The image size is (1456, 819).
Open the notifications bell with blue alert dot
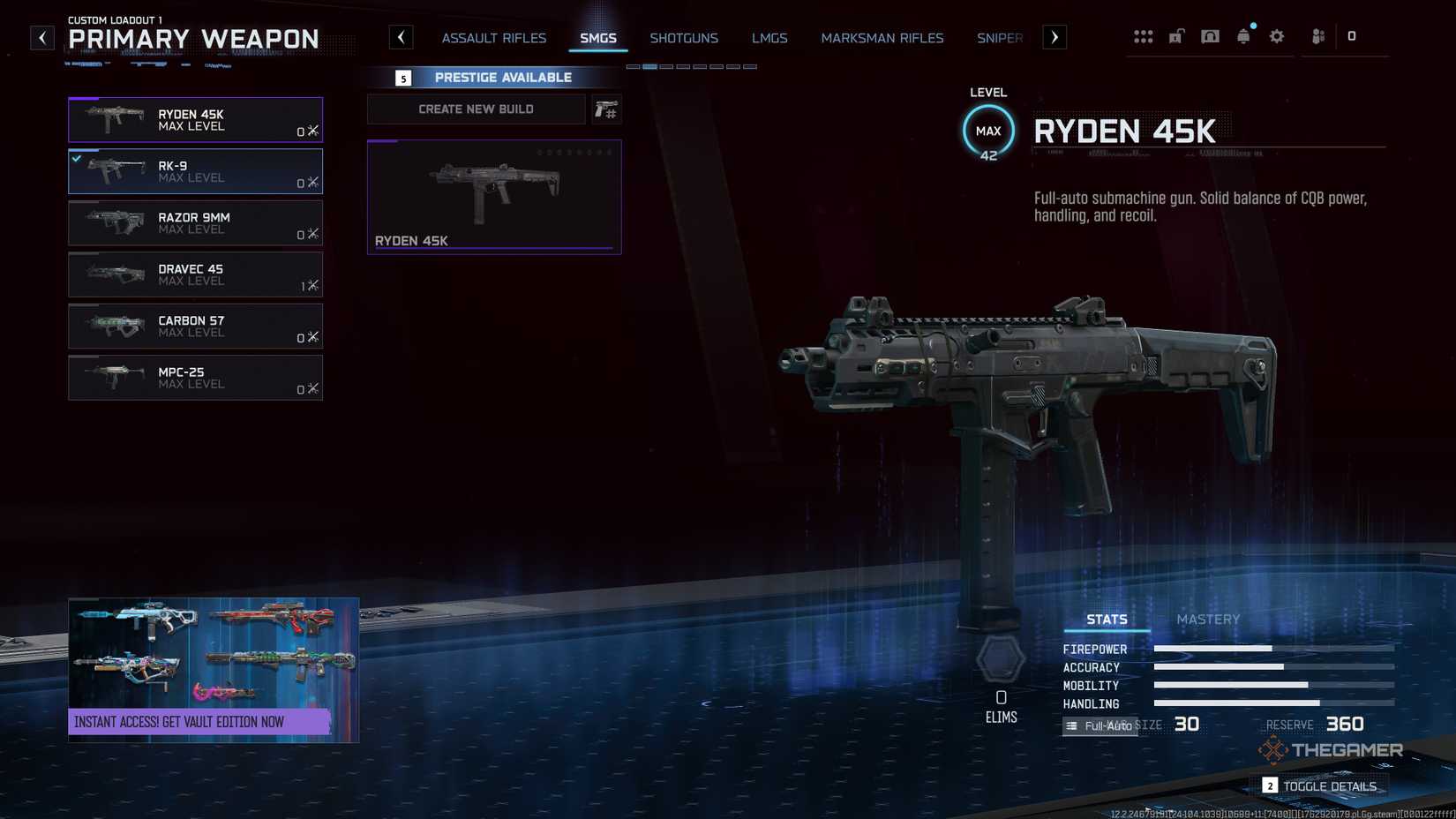[x=1243, y=36]
